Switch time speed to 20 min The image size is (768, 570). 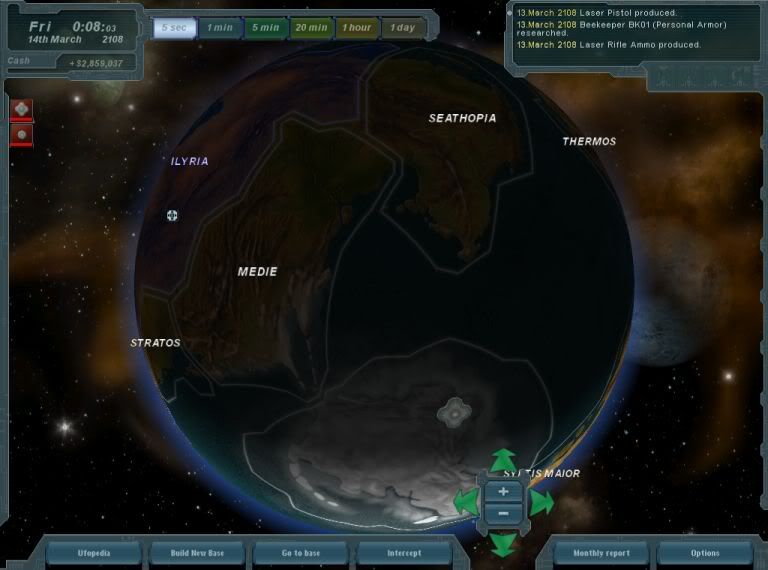312,27
